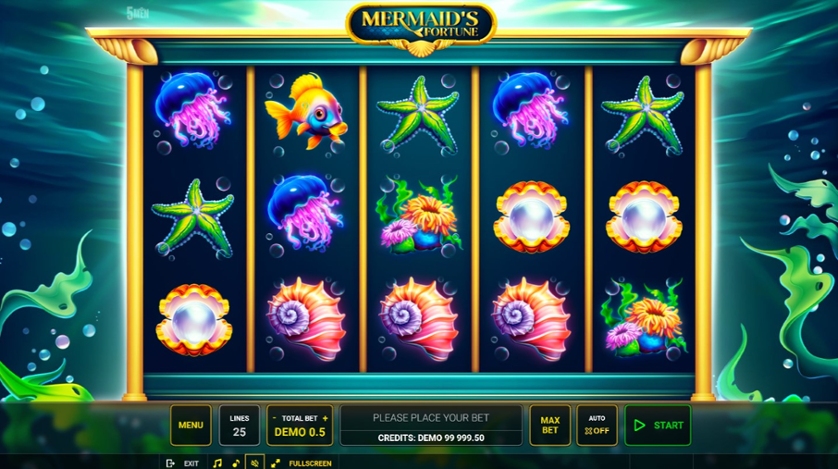This screenshot has height=469, width=838.
Task: Increase total bet with the plus sign
Action: (324, 418)
